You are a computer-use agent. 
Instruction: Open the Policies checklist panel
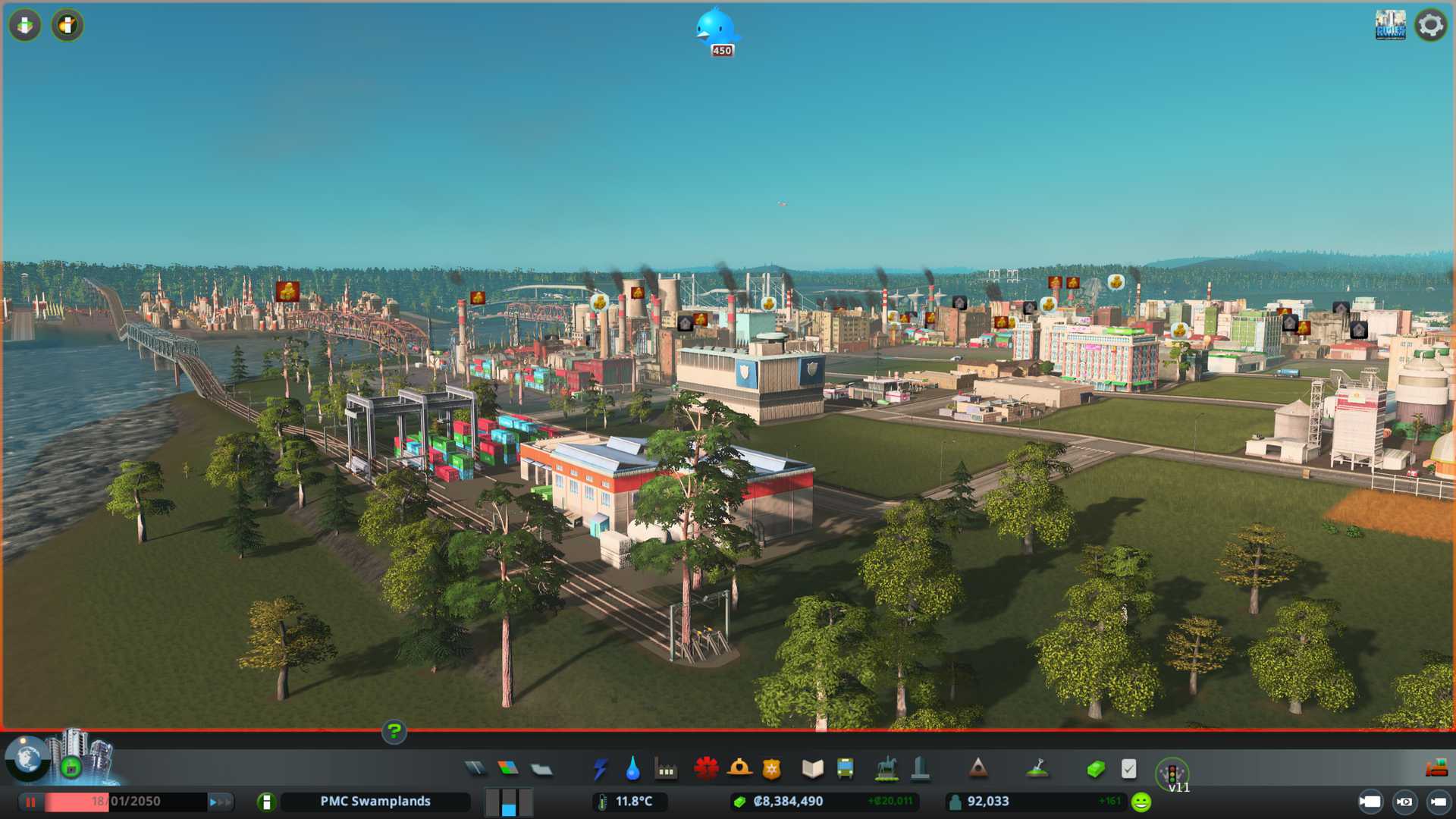point(1128,769)
